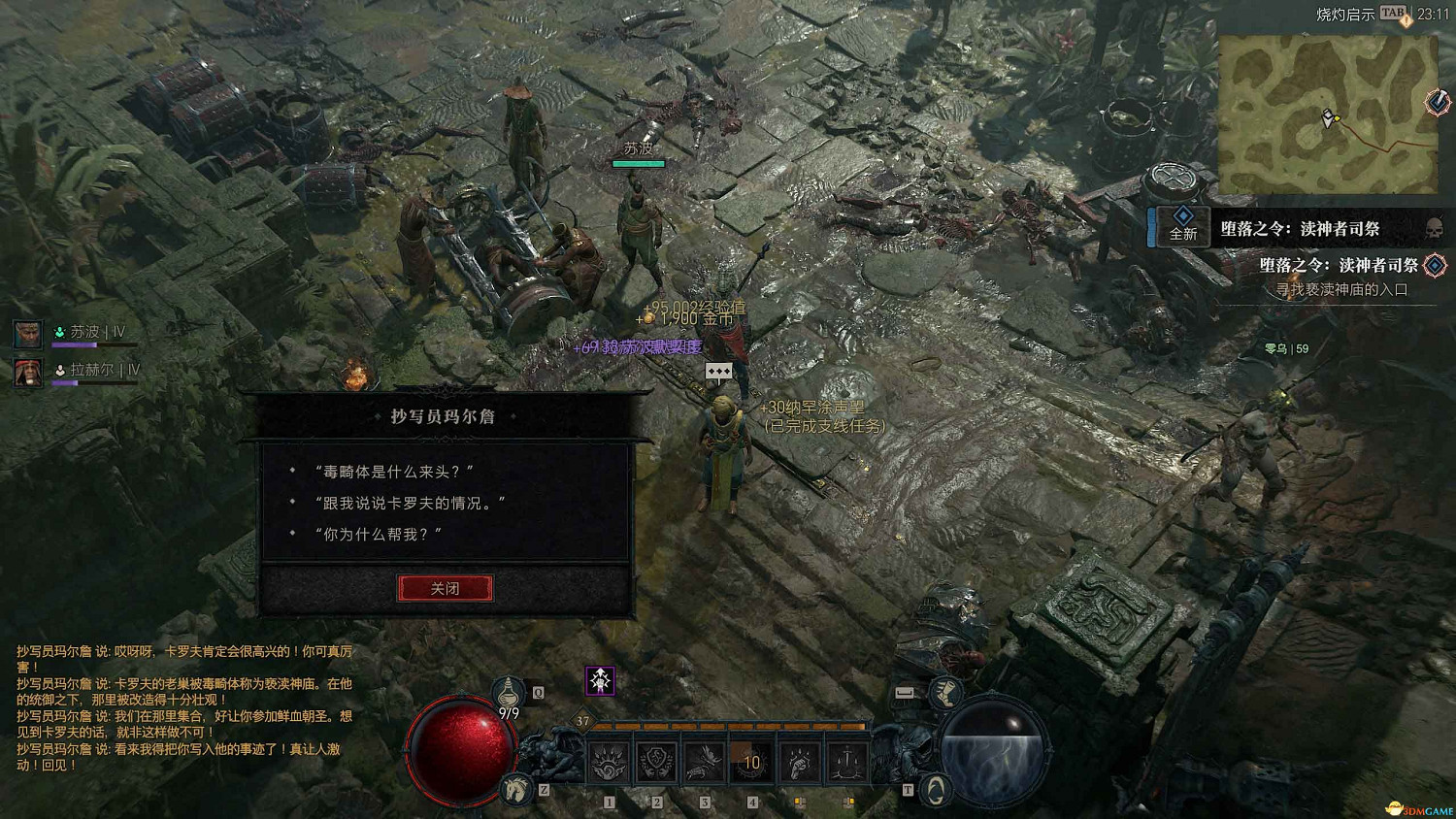Use the sword skill on right mouse slot
This screenshot has width=1456, height=819.
click(845, 762)
